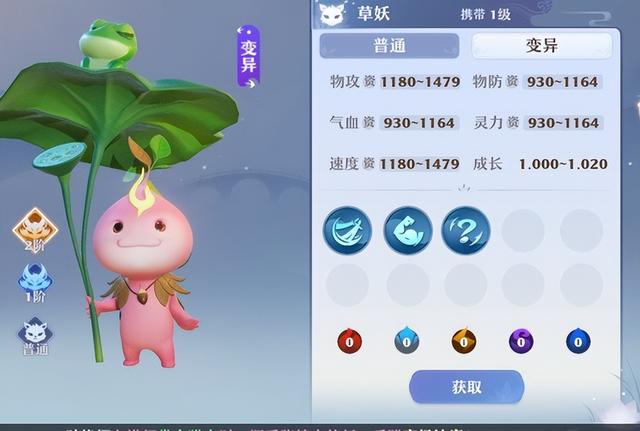
Task: Select the flexed arm skill icon
Action: point(407,230)
